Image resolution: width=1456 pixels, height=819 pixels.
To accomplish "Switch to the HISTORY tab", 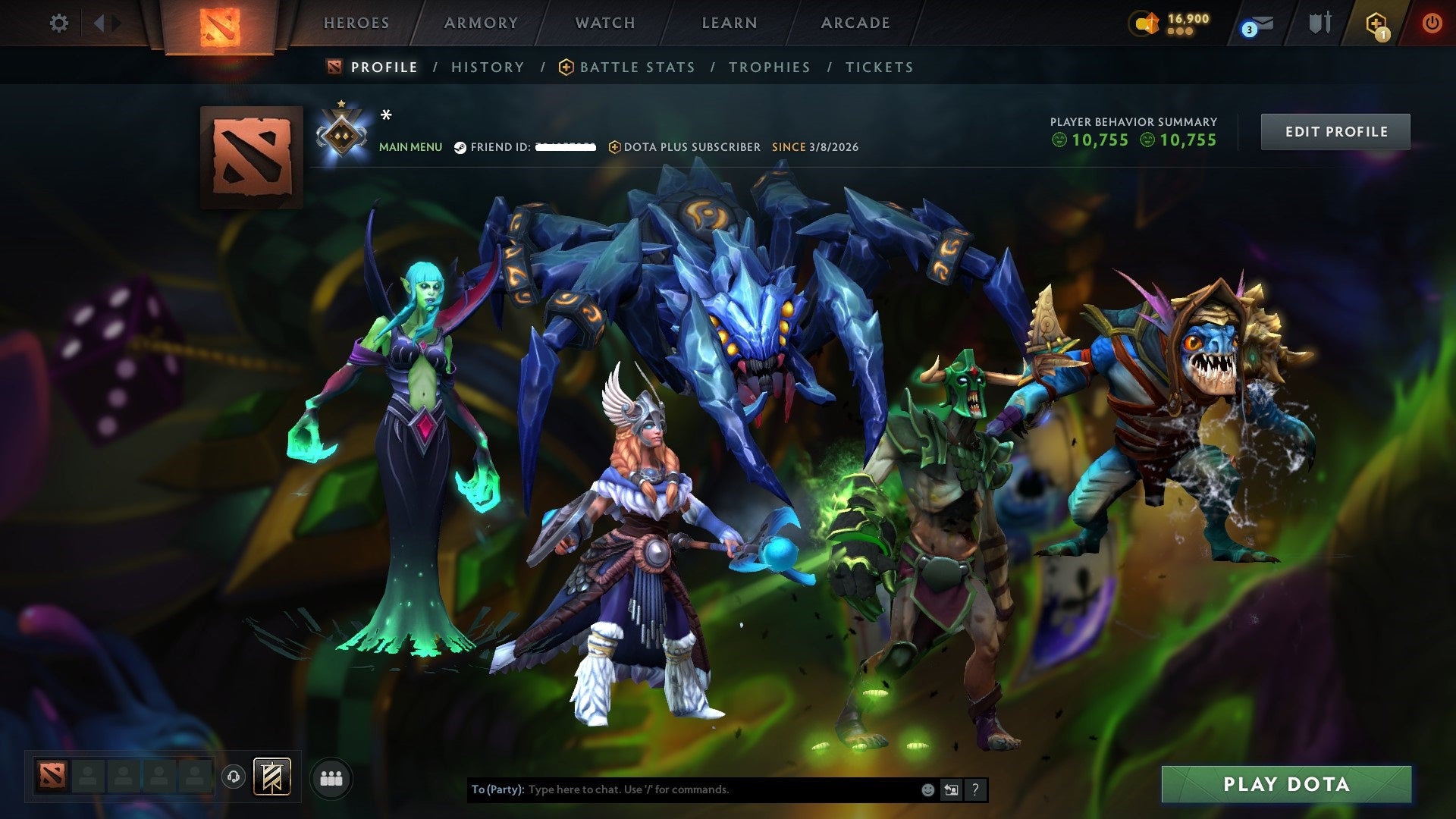I will 488,67.
